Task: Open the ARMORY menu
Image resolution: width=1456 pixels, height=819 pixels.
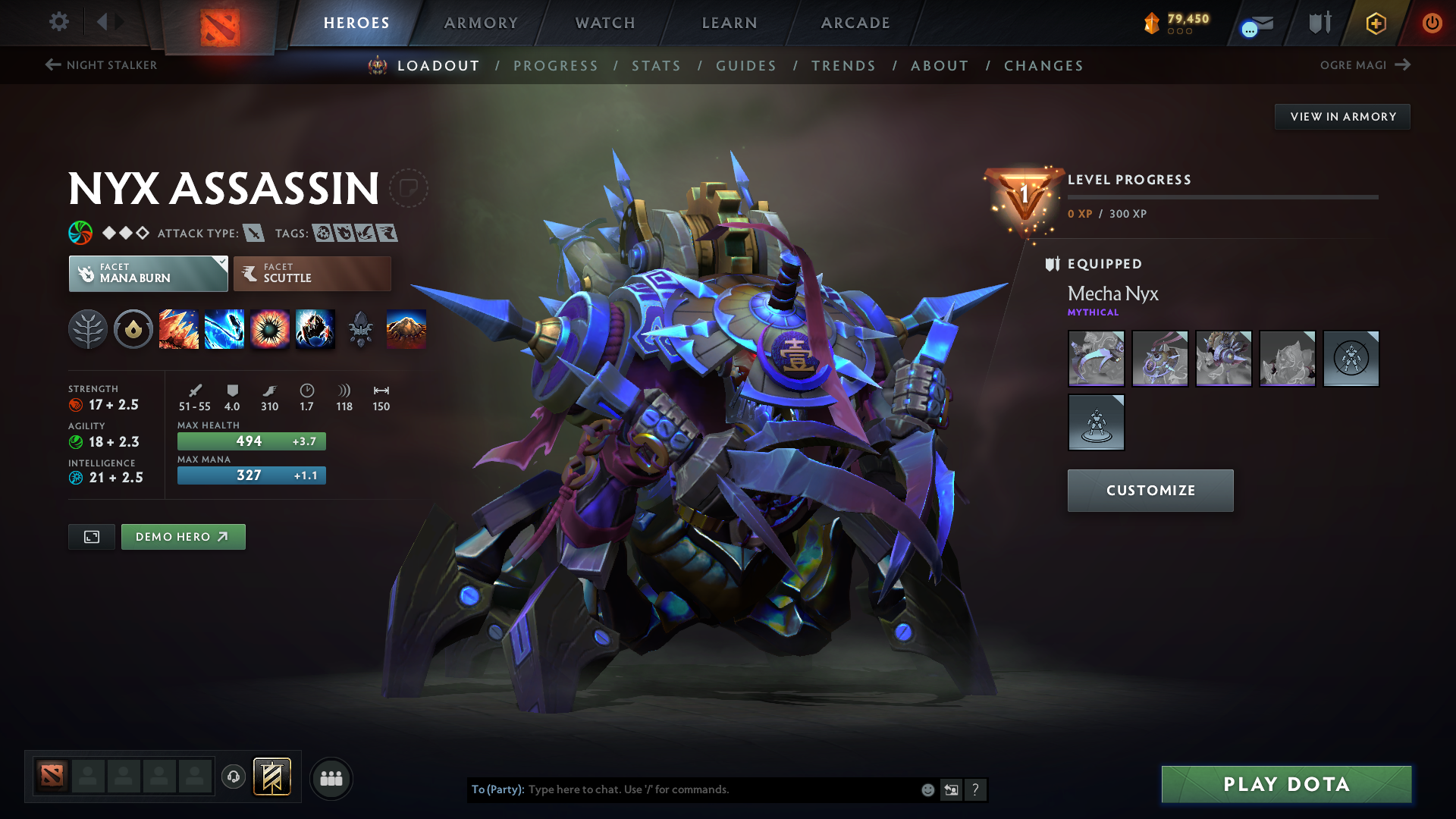Action: pyautogui.click(x=481, y=23)
